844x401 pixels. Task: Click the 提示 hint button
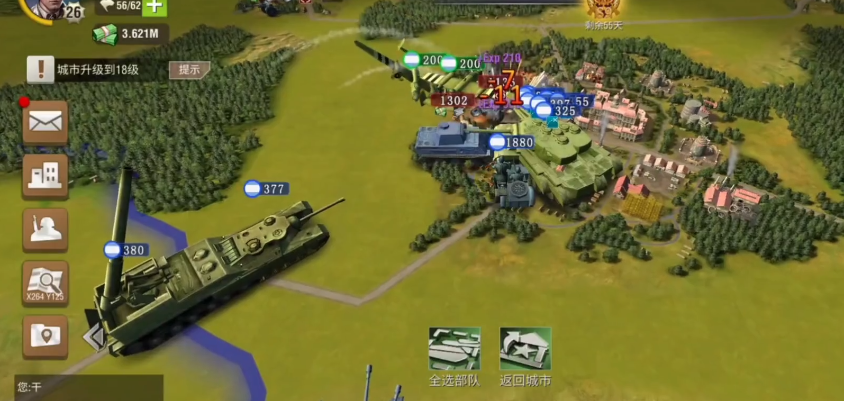(189, 69)
